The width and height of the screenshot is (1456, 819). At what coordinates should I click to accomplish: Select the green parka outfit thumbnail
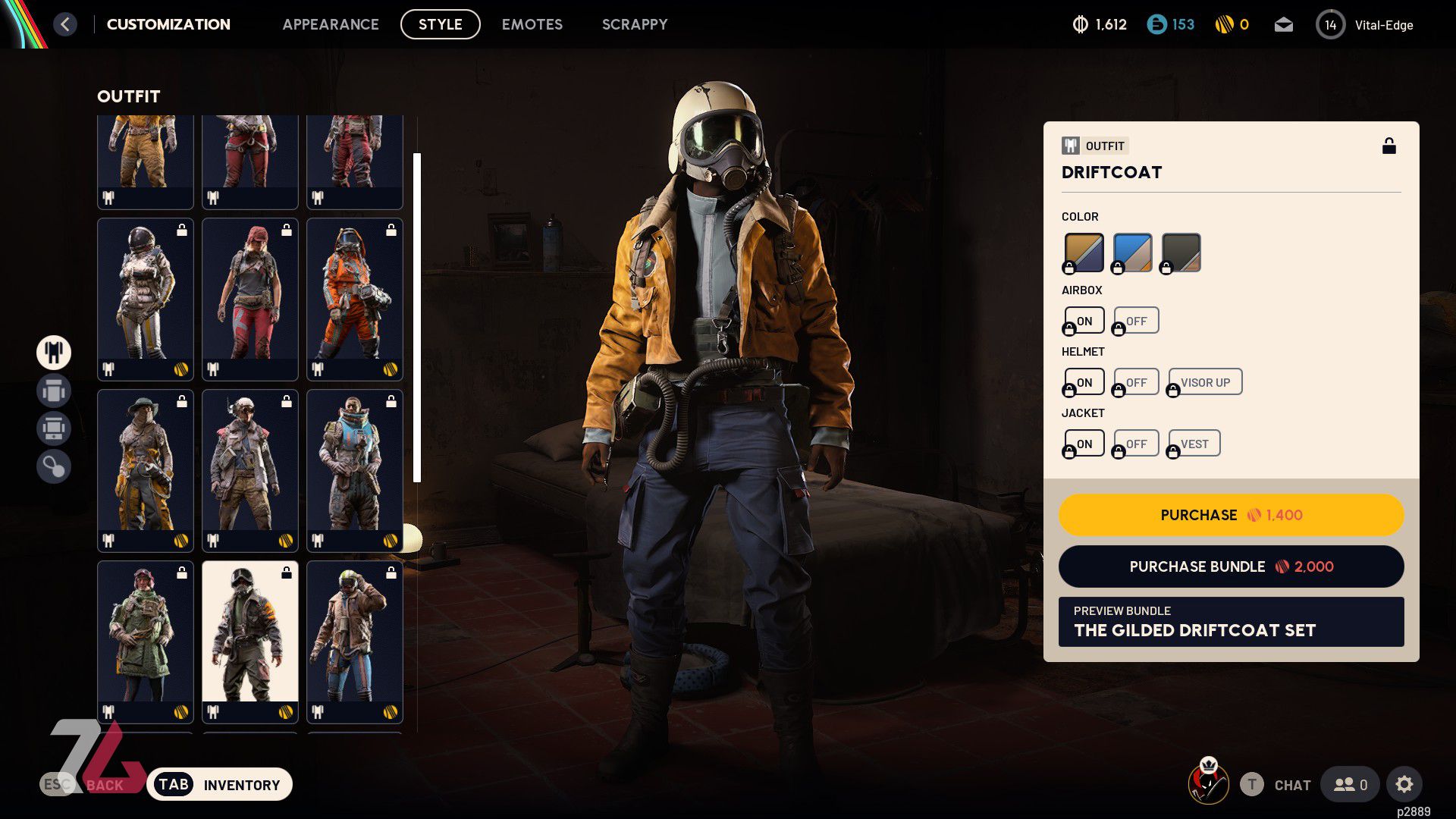145,641
